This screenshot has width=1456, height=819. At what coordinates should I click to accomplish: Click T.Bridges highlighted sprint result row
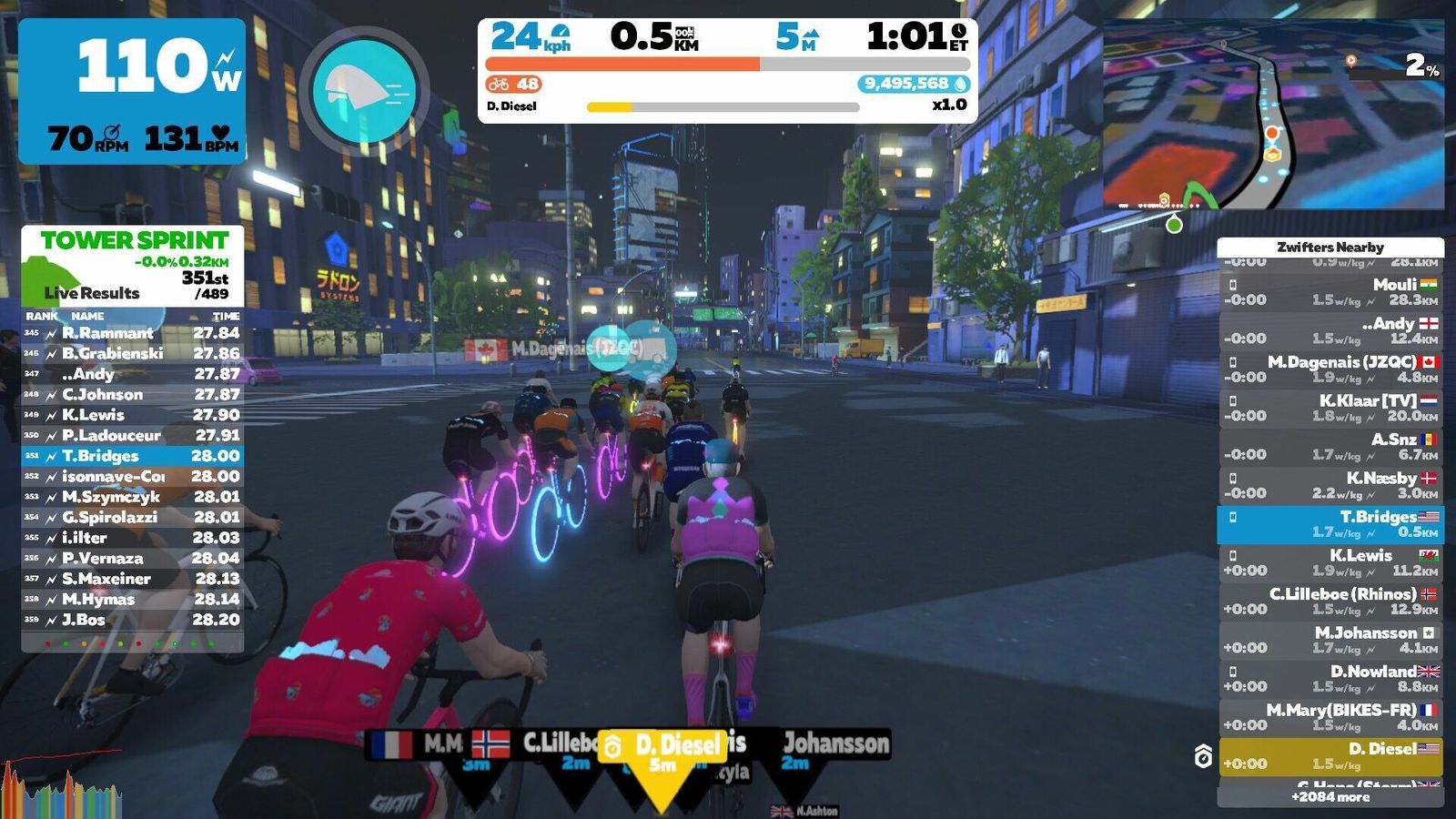[133, 456]
